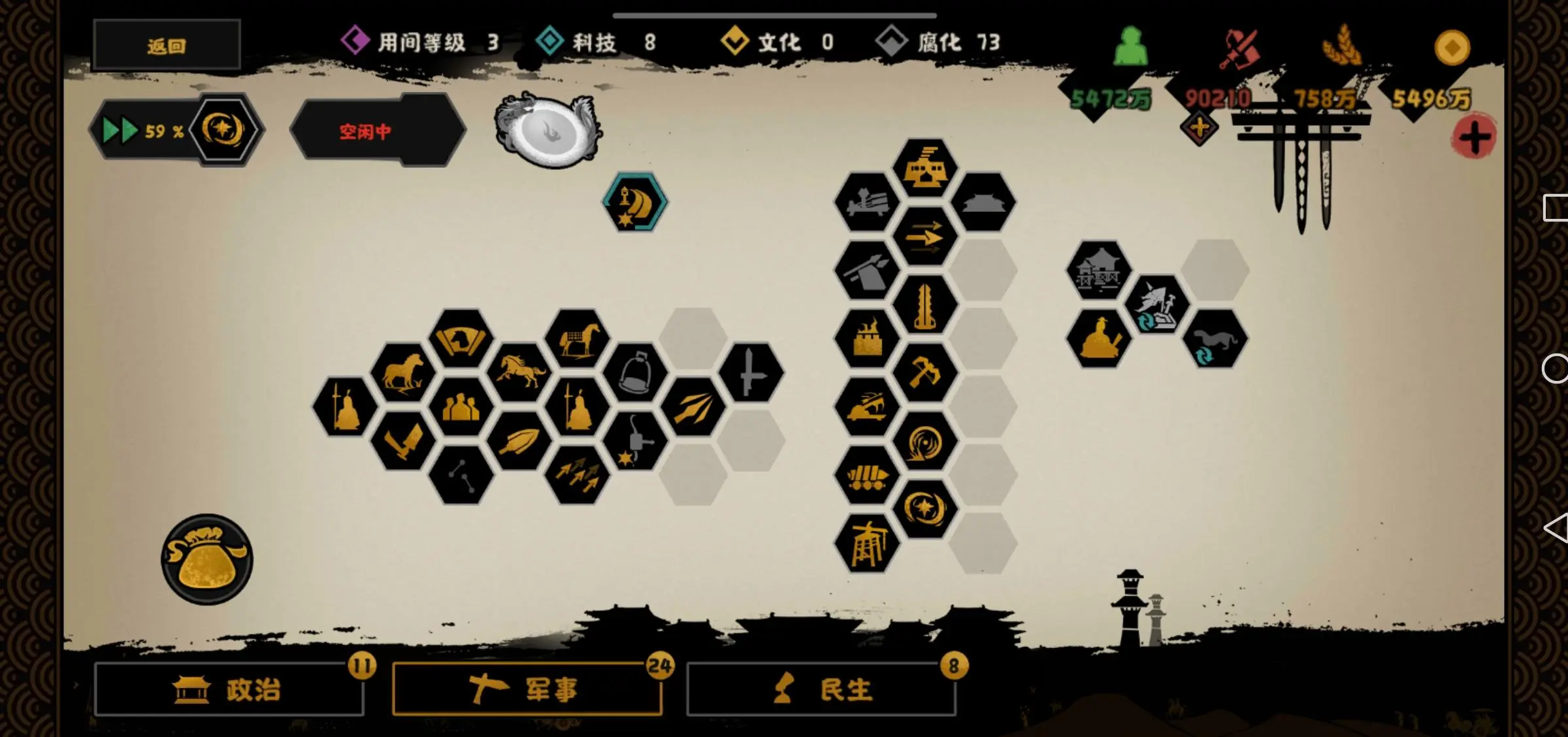Tap the Android home circle button

coord(1555,368)
